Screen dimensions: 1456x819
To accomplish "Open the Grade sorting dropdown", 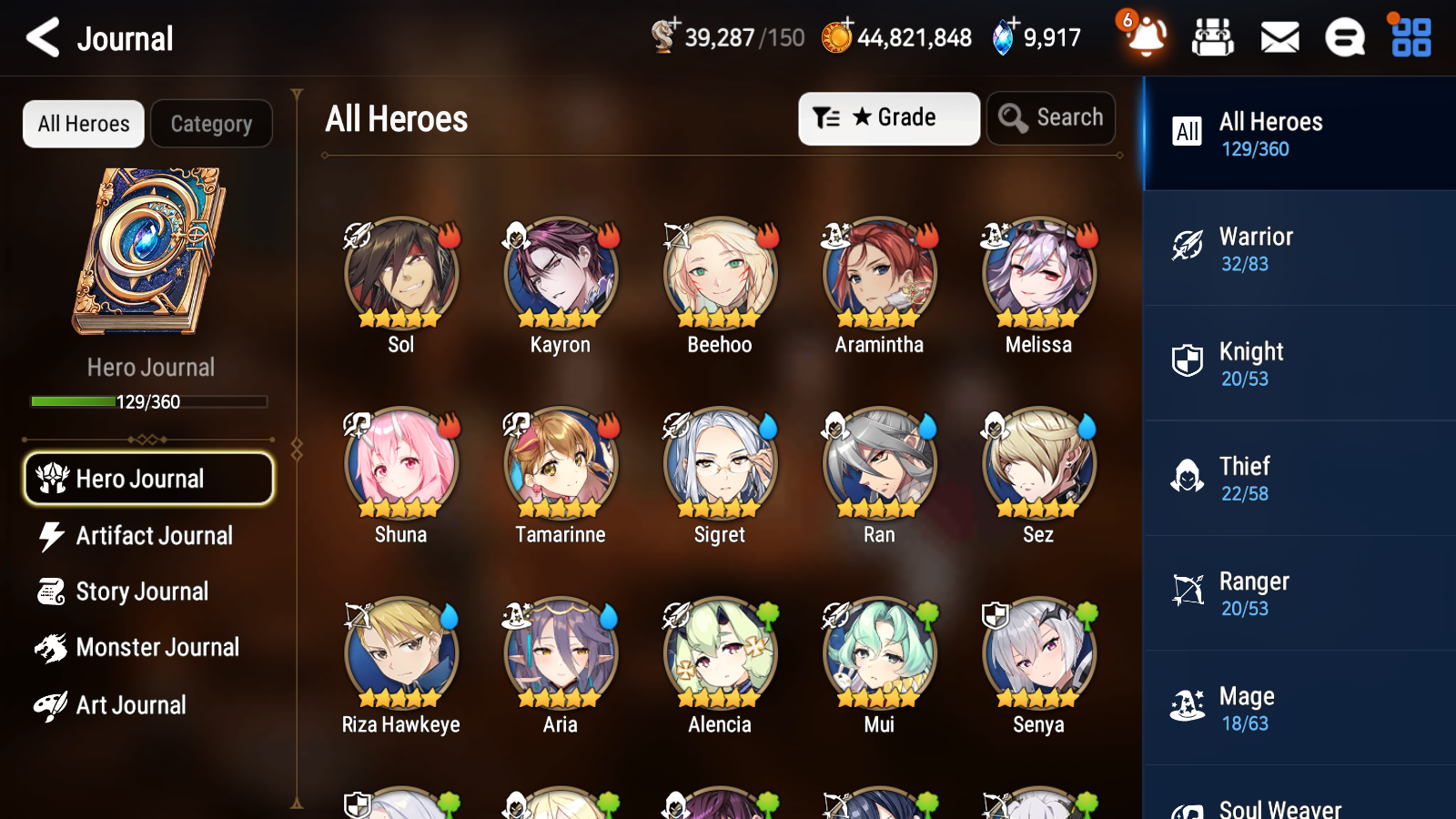I will [x=889, y=117].
